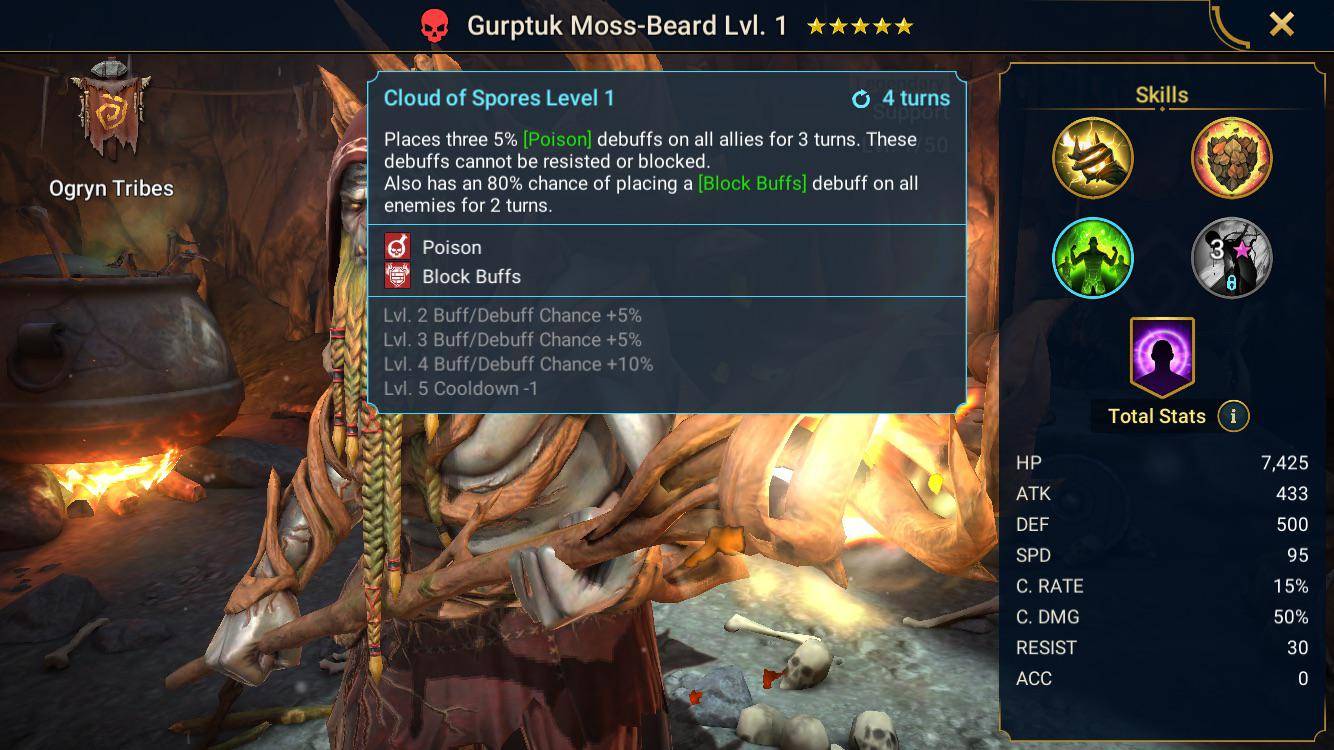Click the red skull affinity icon

tap(434, 26)
